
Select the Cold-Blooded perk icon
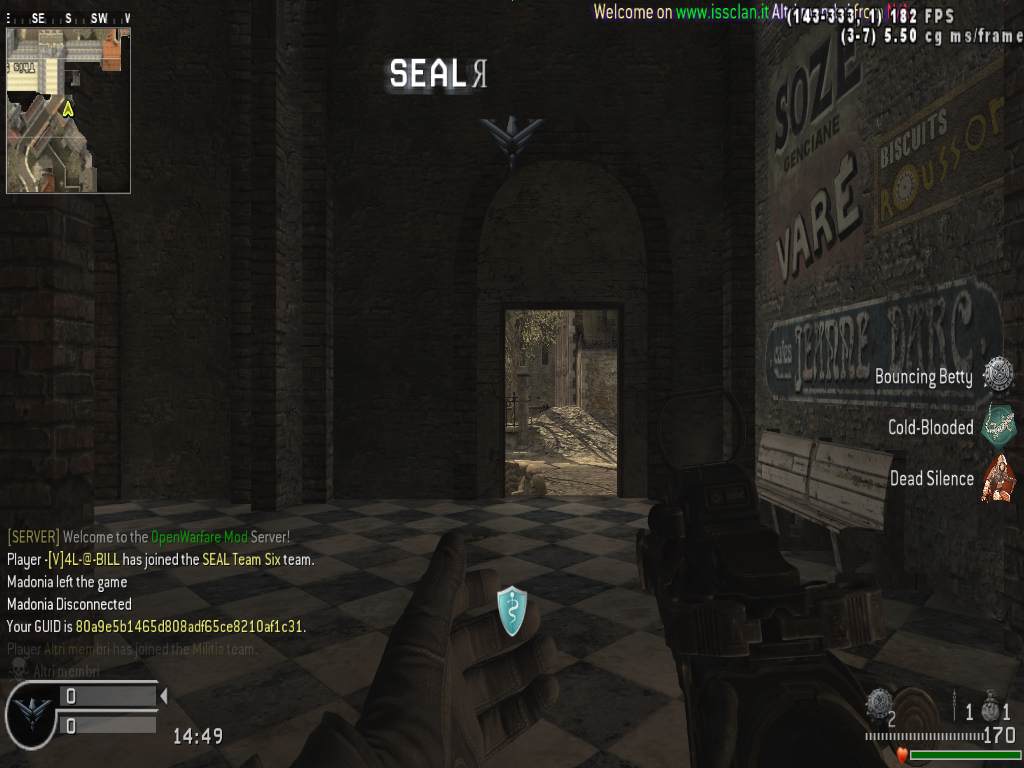click(997, 426)
